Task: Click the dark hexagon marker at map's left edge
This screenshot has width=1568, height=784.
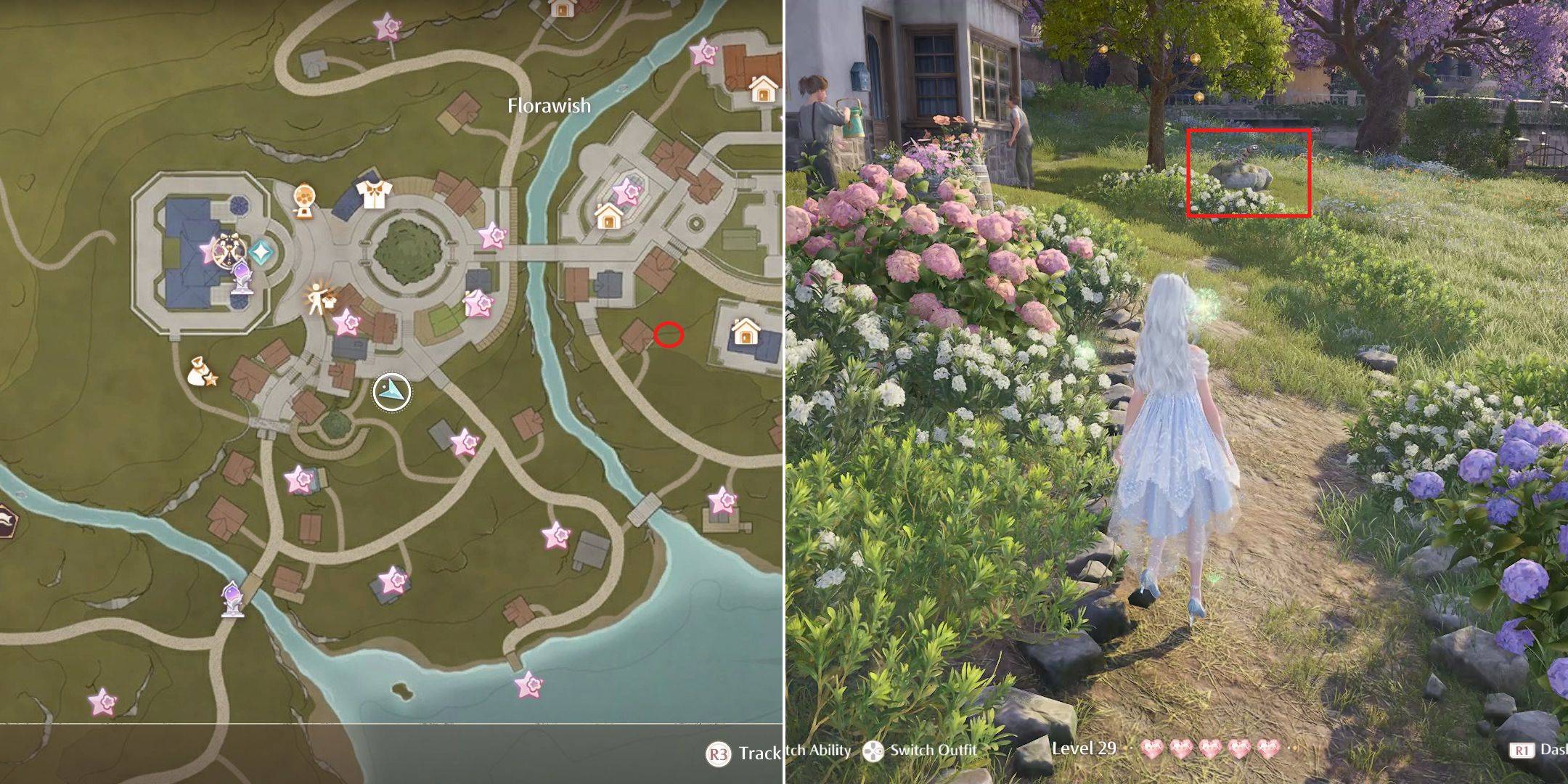Action: [x=4, y=520]
